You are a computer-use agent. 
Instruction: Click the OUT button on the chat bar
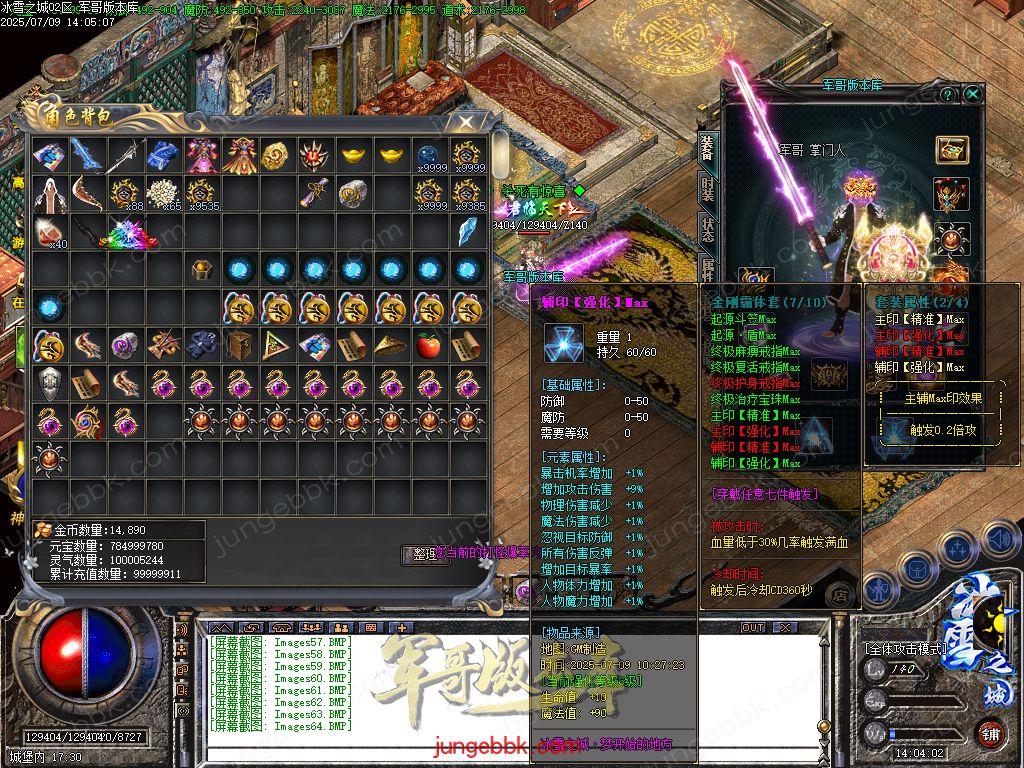752,628
